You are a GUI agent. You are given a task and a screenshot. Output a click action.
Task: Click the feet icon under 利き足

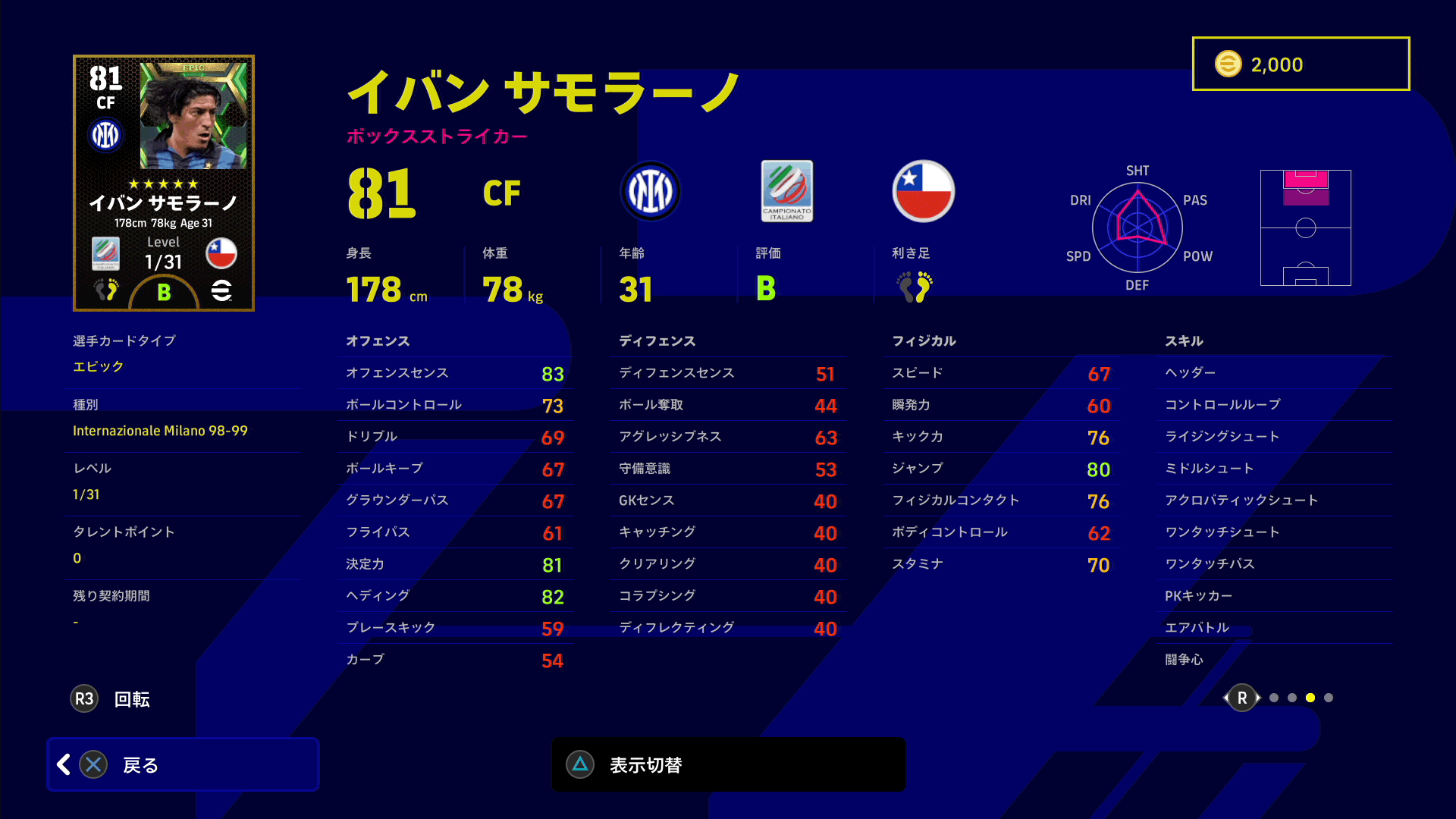tap(915, 287)
